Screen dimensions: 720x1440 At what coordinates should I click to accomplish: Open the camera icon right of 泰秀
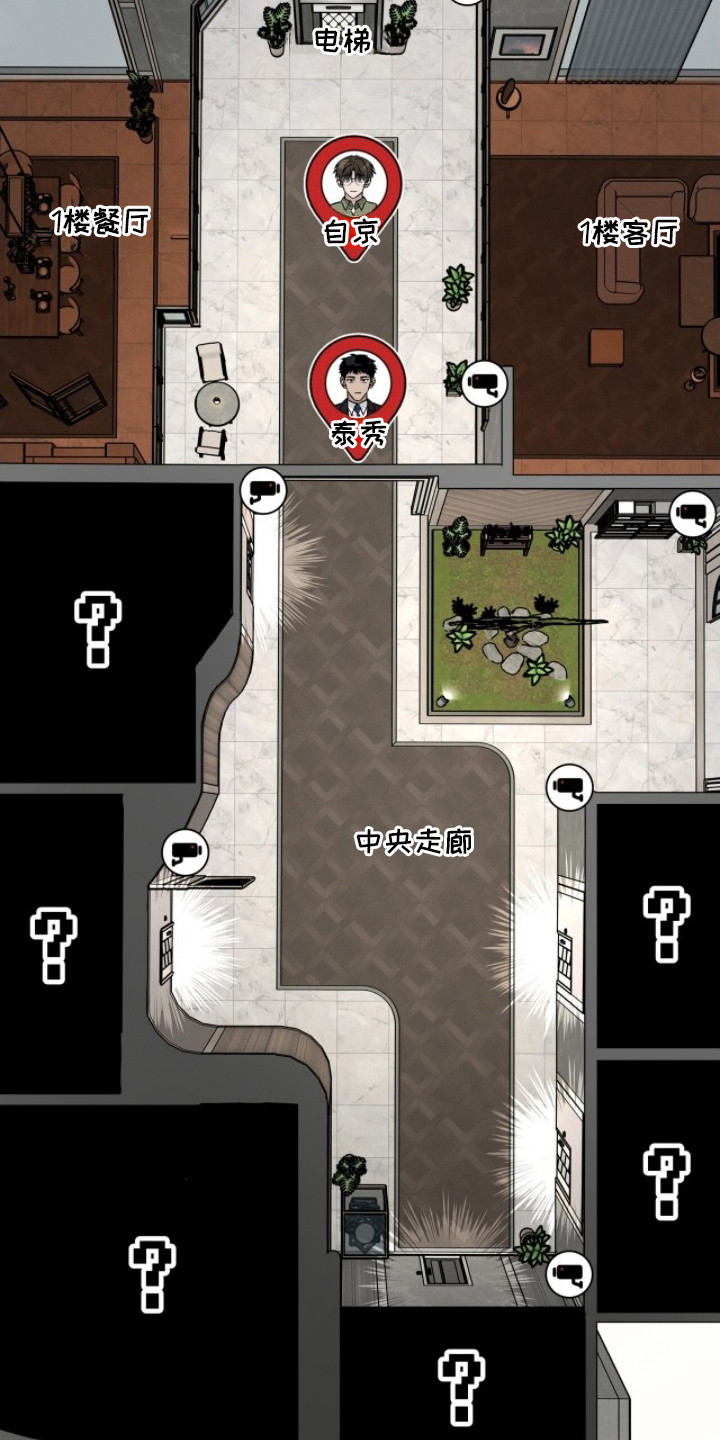coord(484,382)
